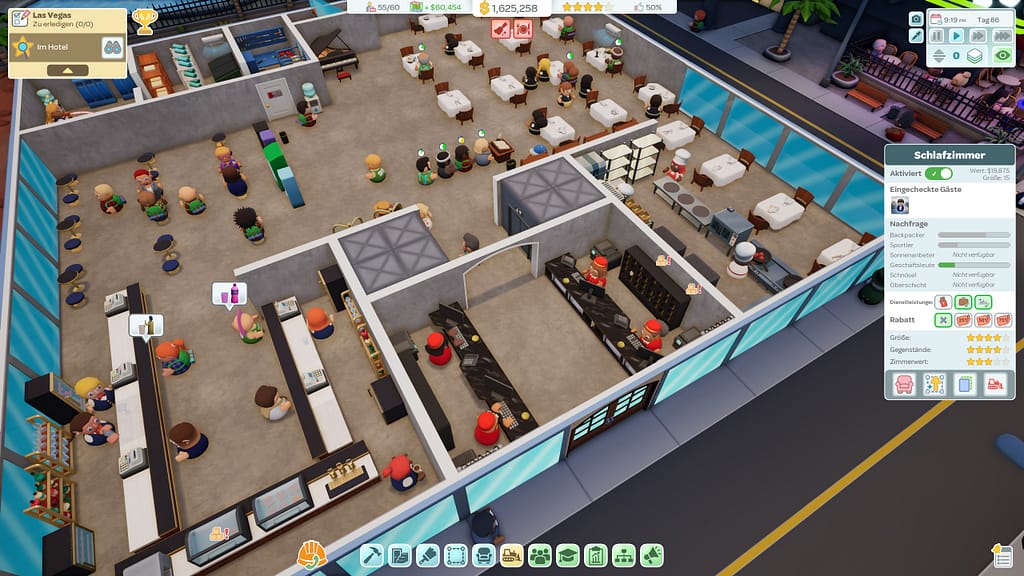Activate the bulldozer demolish tool
The height and width of the screenshot is (576, 1024).
[512, 554]
